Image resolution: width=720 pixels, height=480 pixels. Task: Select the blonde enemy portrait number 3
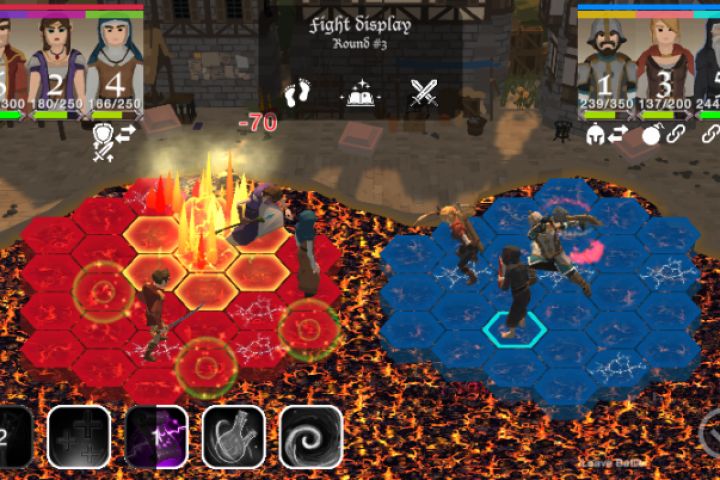pyautogui.click(x=663, y=62)
